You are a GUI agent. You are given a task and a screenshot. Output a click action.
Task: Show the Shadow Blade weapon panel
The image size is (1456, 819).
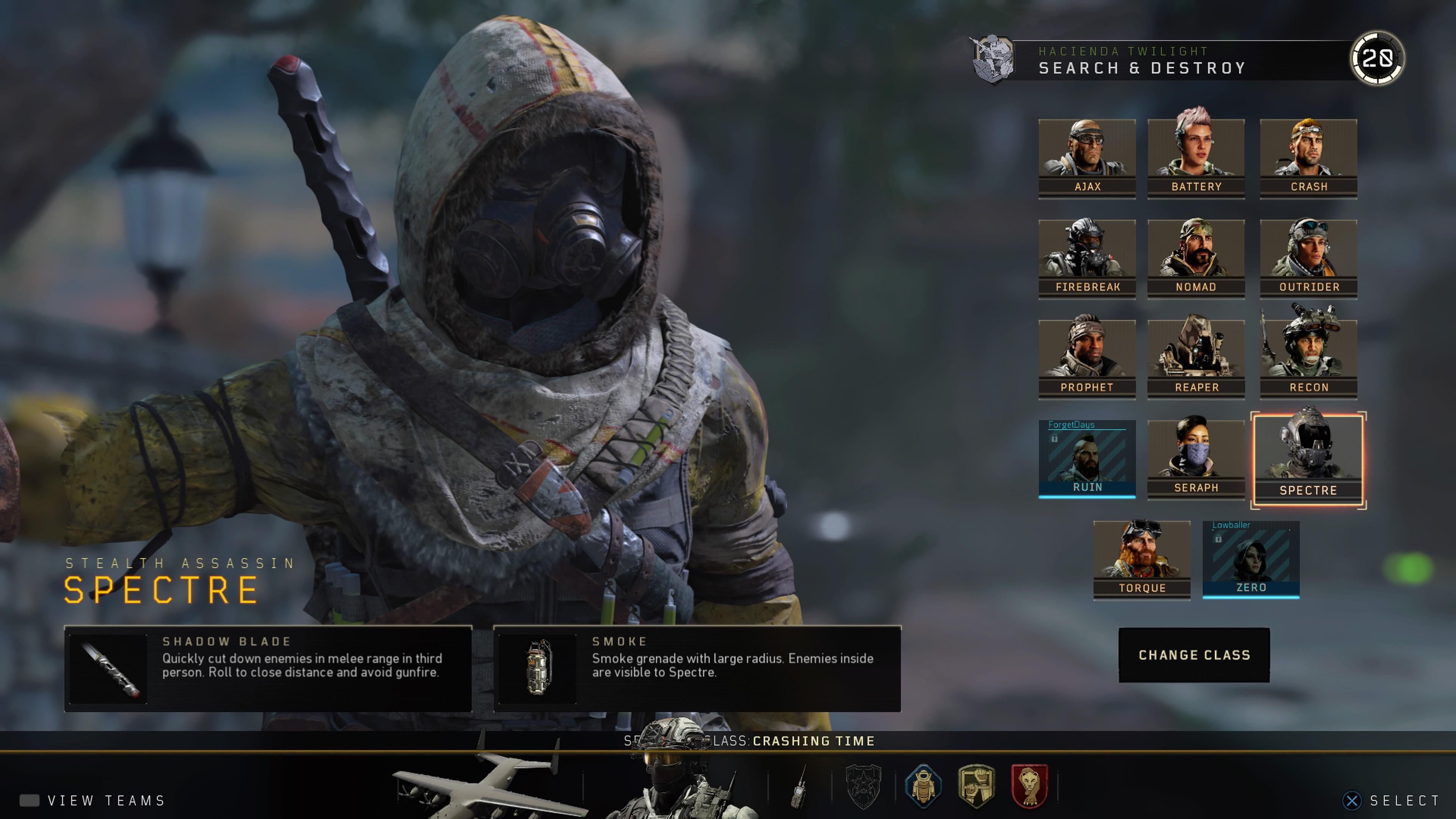click(268, 668)
